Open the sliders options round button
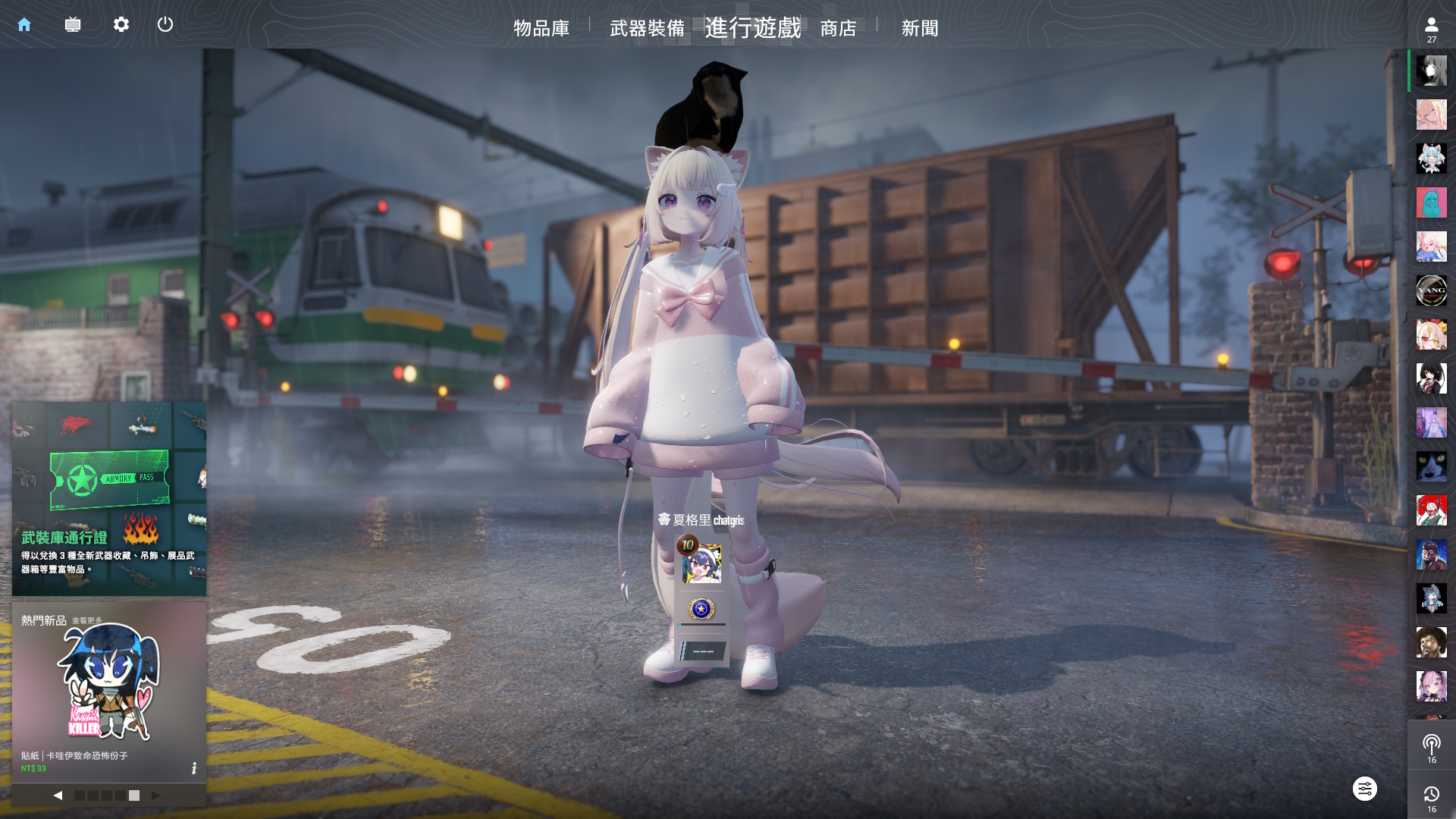This screenshot has height=819, width=1456. 1364,789
